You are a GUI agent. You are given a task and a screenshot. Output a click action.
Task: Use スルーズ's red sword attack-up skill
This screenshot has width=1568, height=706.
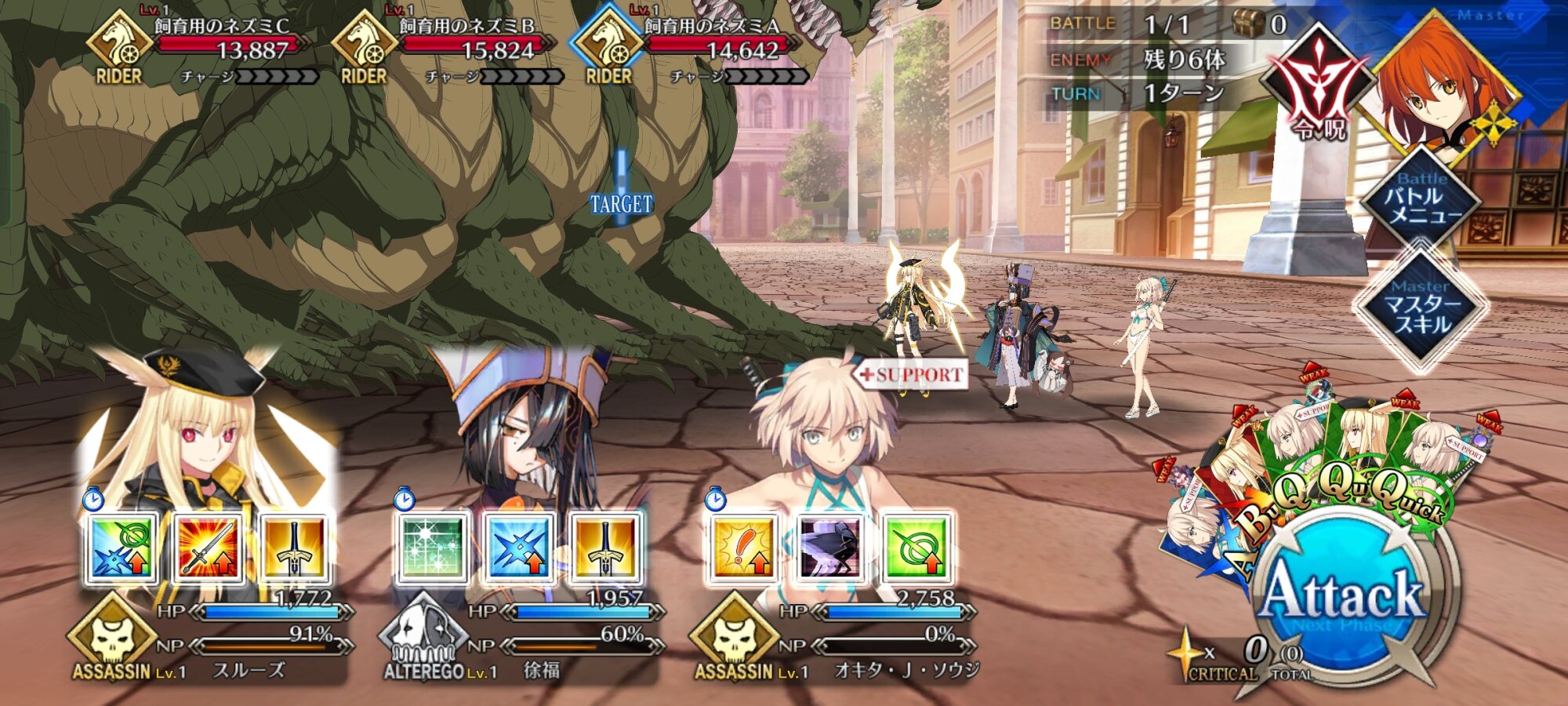(208, 548)
